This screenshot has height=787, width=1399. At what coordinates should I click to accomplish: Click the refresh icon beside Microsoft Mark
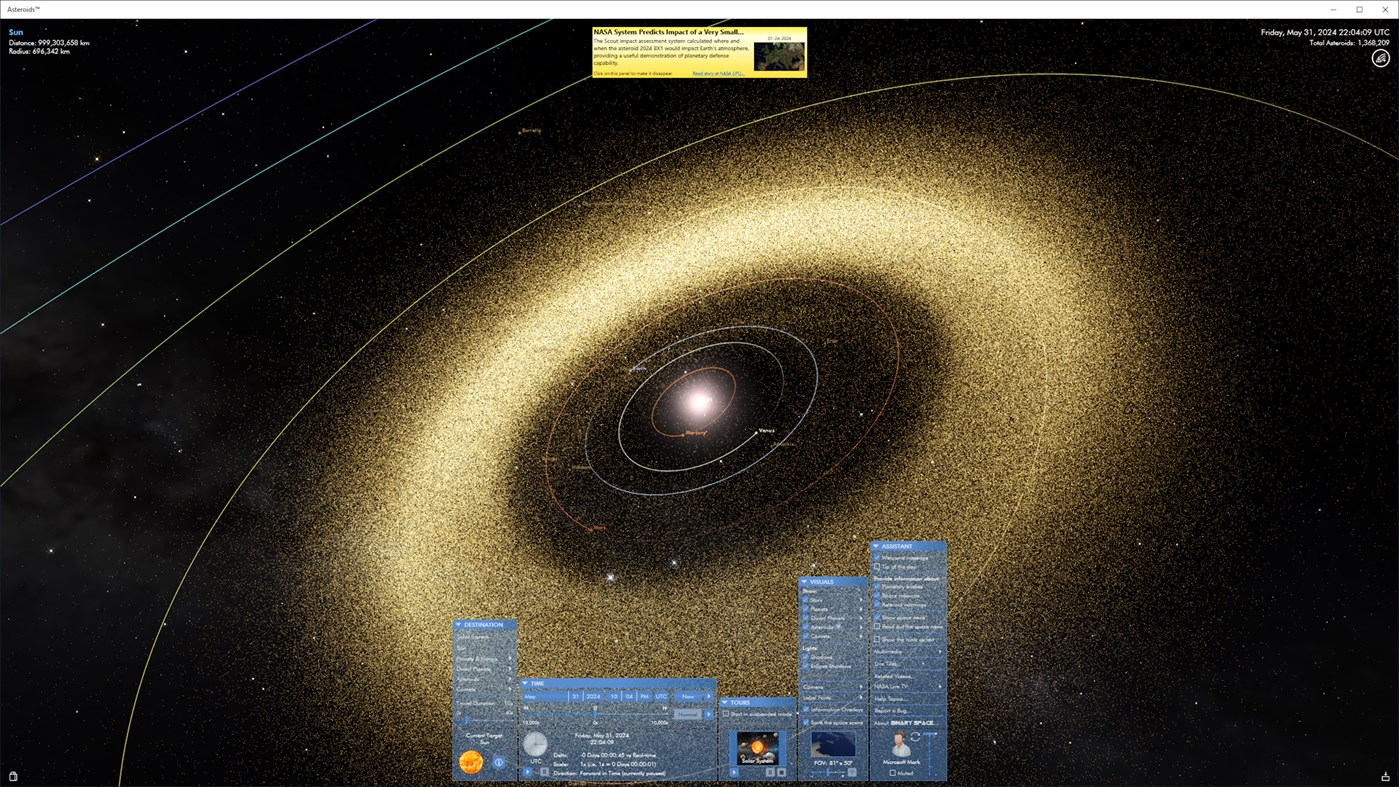point(915,738)
